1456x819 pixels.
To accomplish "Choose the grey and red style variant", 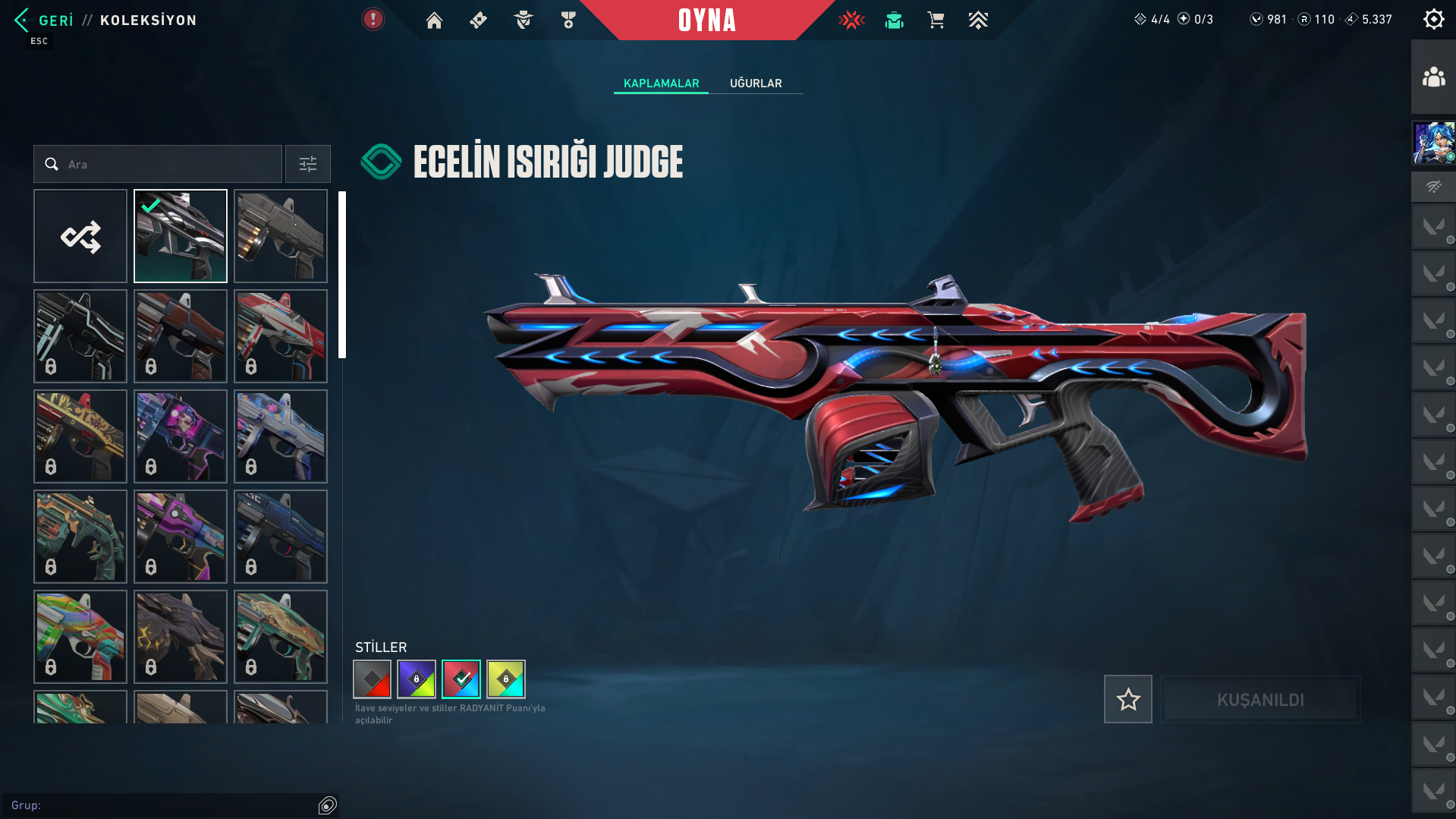I will point(372,679).
